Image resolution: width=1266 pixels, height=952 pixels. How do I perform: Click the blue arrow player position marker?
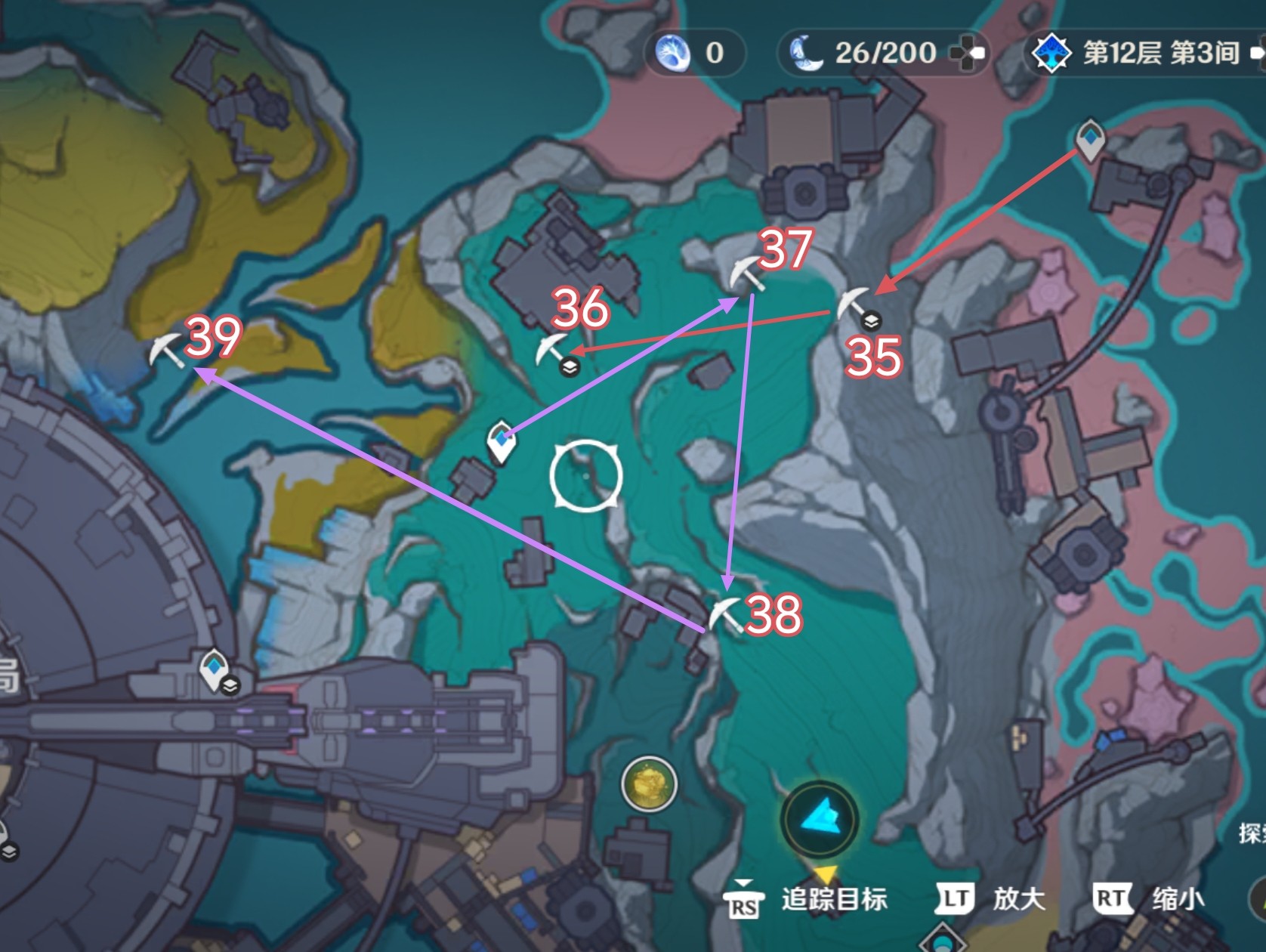[818, 818]
